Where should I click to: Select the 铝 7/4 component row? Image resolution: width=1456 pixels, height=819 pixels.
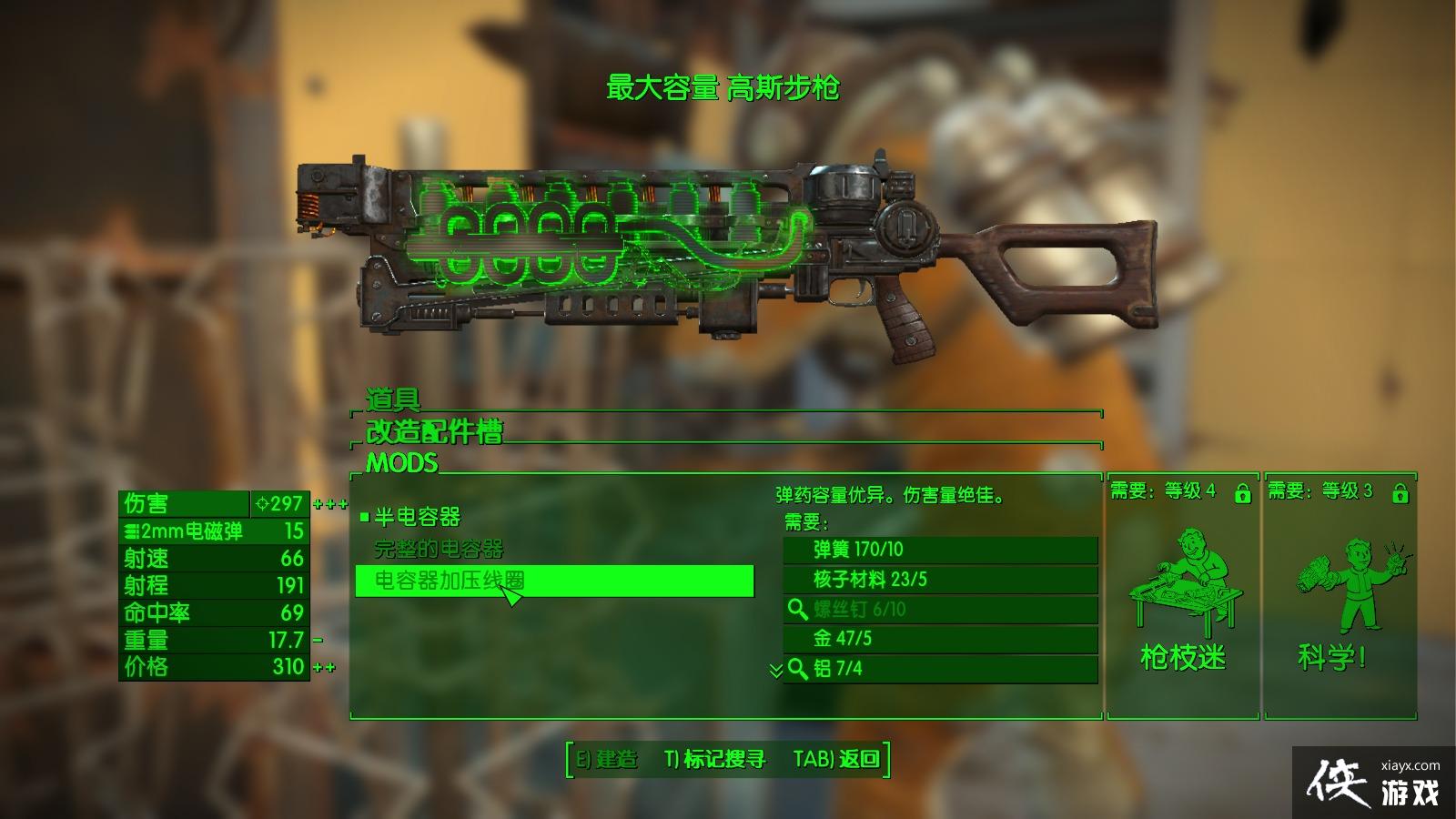click(x=940, y=669)
